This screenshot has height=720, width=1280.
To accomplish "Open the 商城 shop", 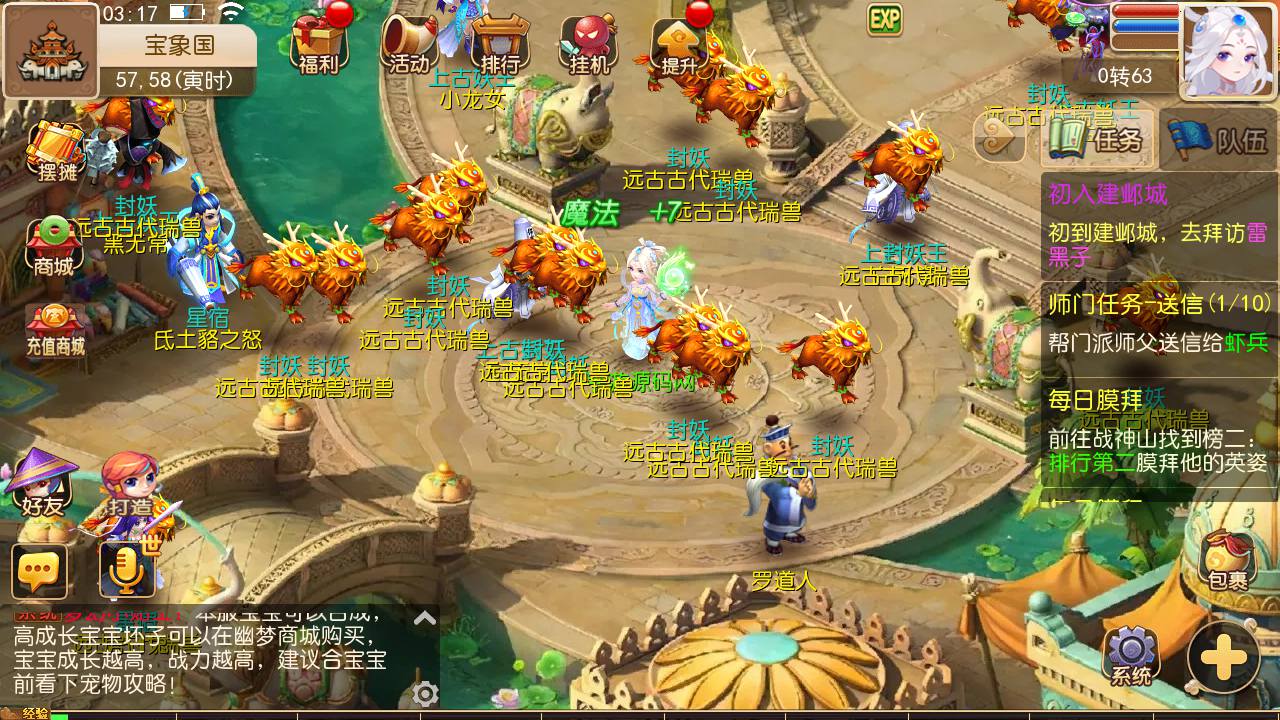I will pyautogui.click(x=54, y=247).
